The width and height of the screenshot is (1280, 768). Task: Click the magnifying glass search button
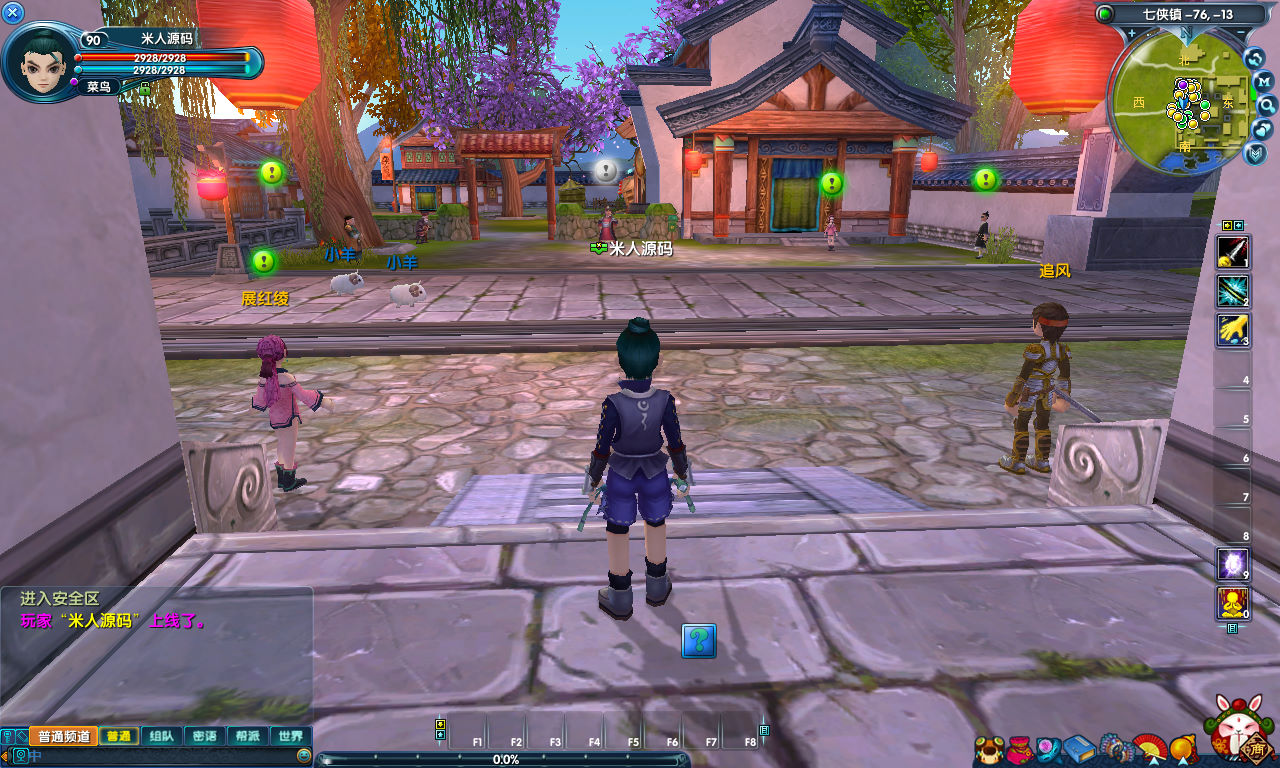[1266, 105]
